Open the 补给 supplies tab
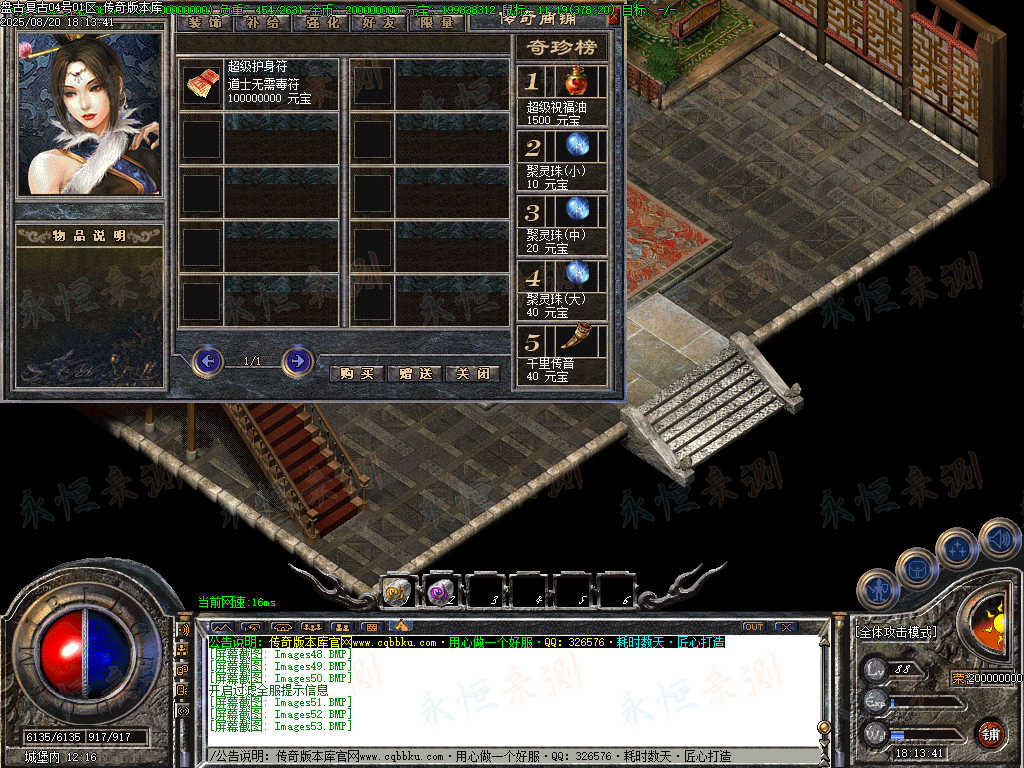Screen dimensions: 1024x768 (263, 22)
